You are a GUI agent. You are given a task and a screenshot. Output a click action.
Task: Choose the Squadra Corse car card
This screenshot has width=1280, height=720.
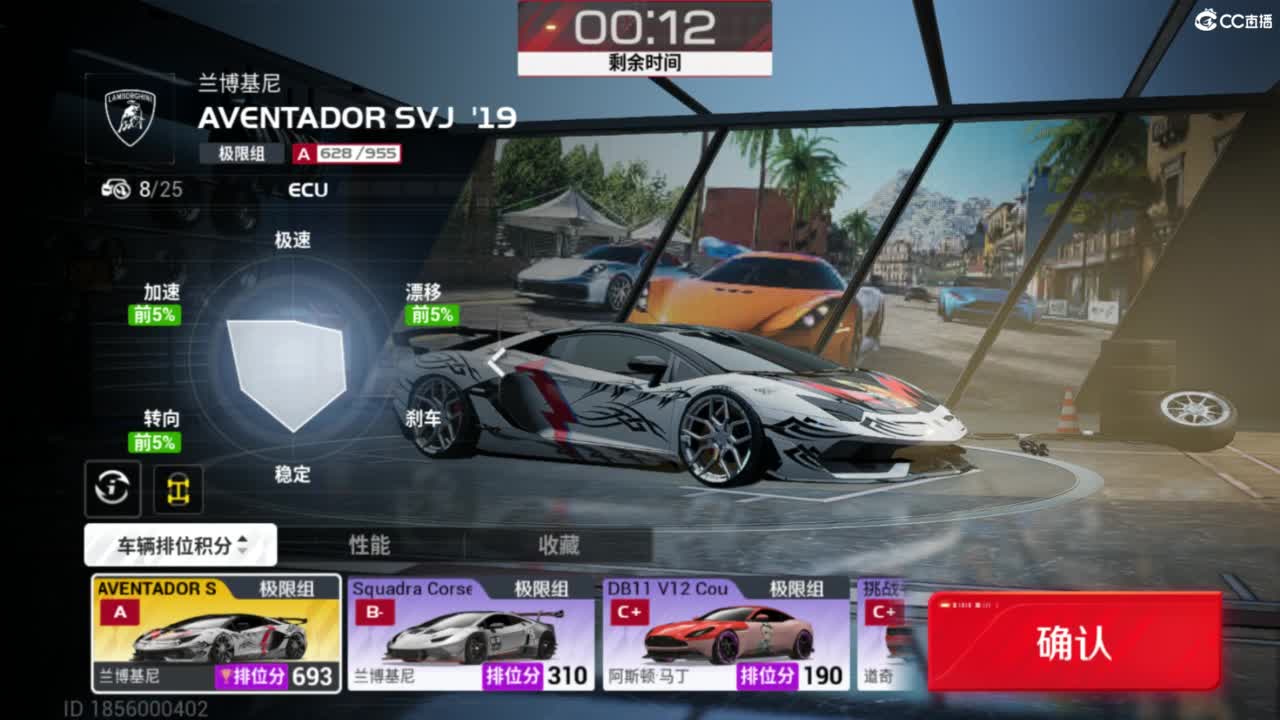coord(471,632)
